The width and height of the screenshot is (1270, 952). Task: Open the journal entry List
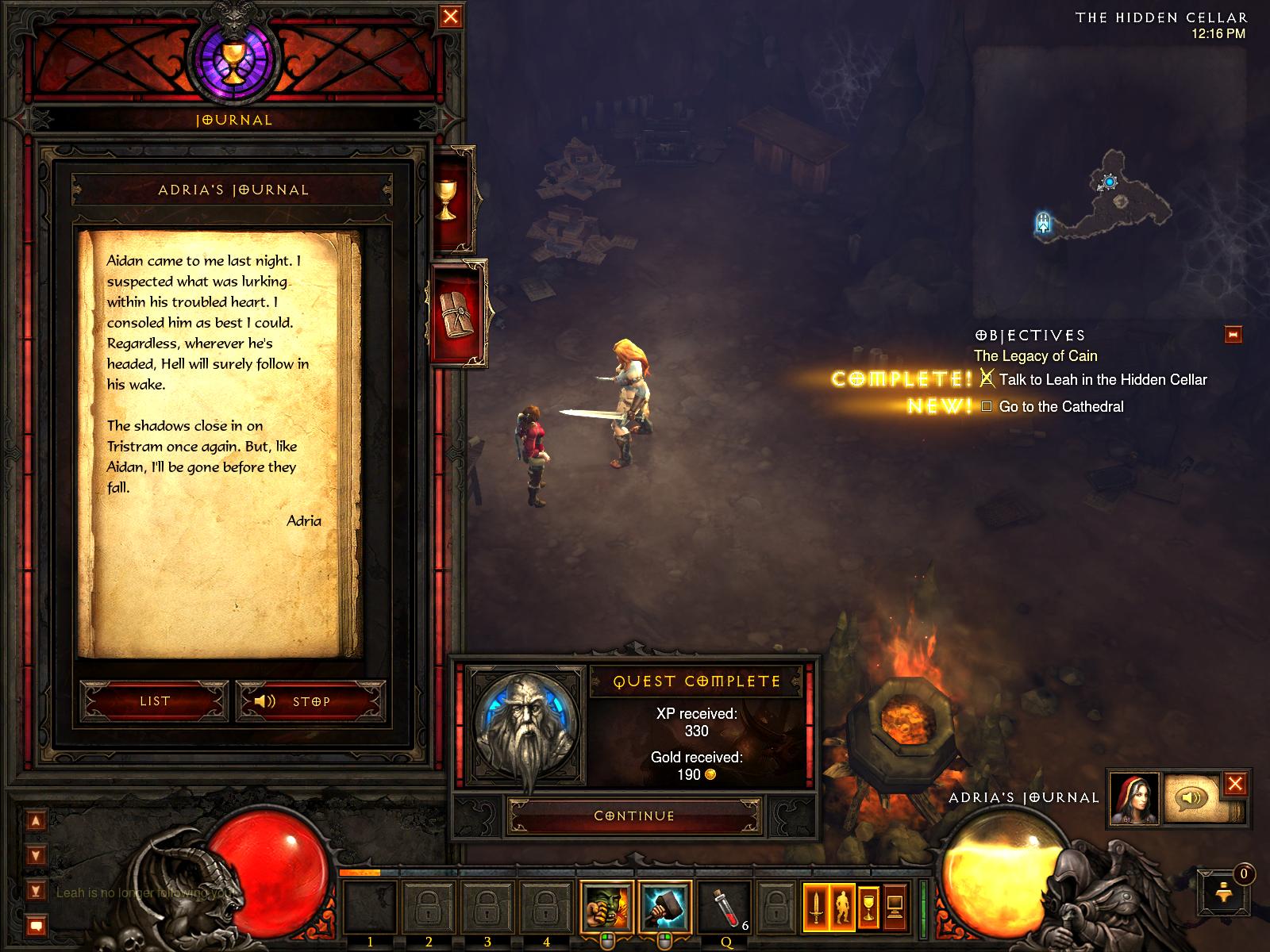(155, 701)
